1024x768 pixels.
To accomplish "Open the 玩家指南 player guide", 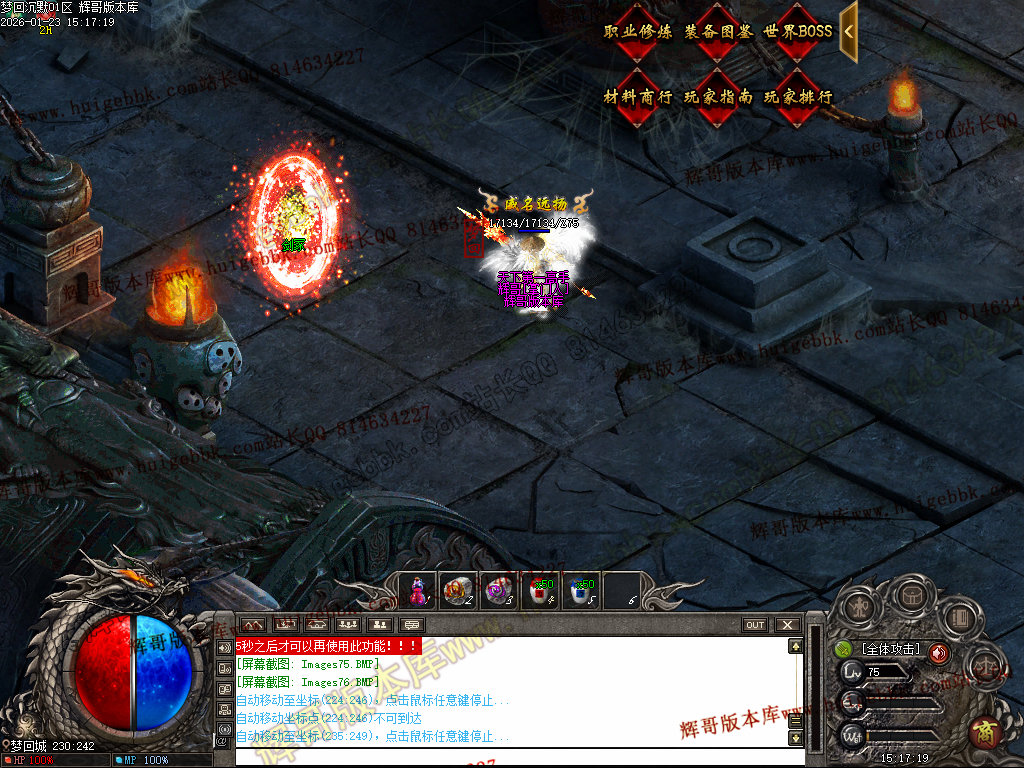I will coord(718,97).
